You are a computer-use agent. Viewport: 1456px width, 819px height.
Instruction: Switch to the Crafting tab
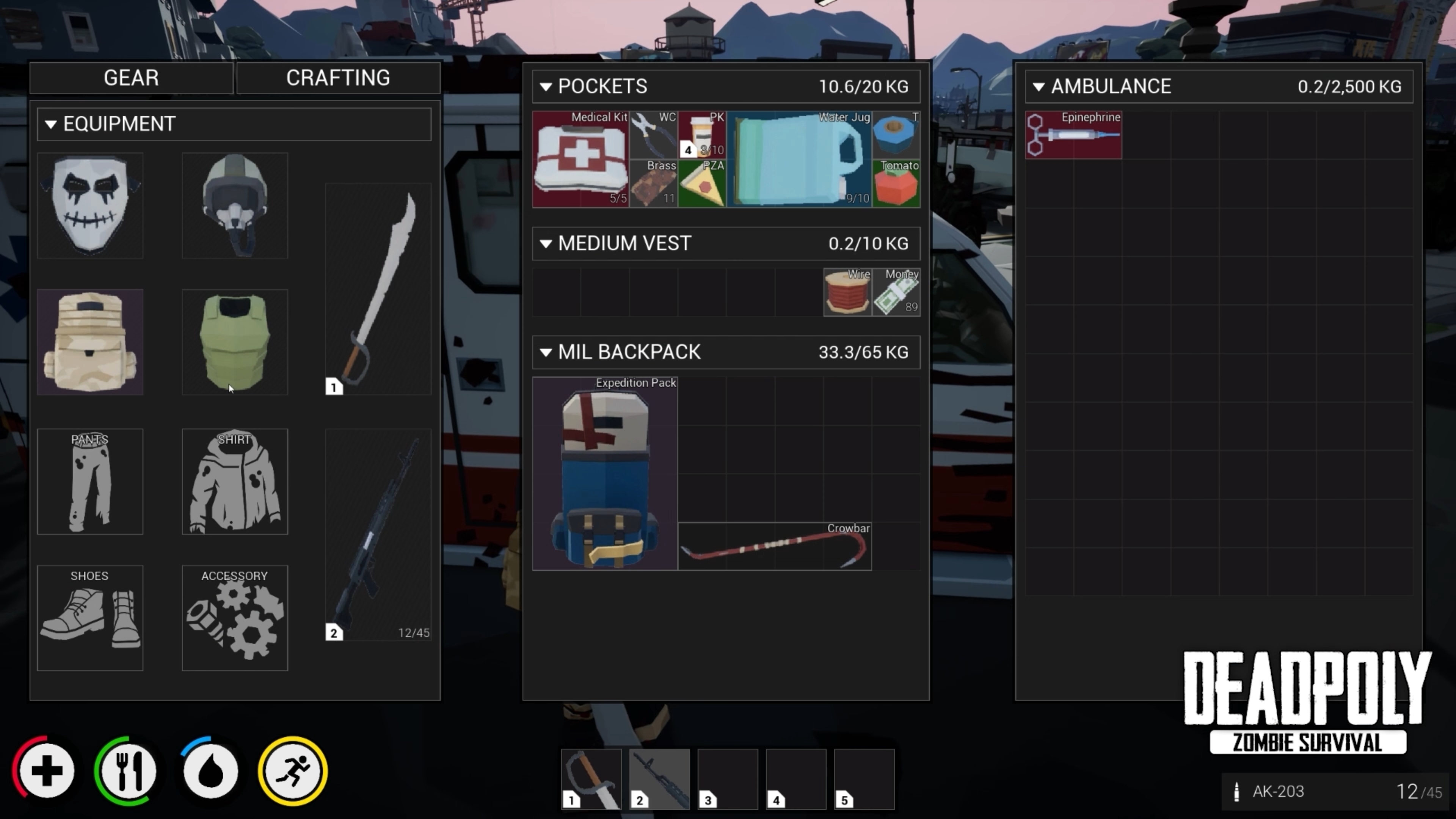click(338, 77)
